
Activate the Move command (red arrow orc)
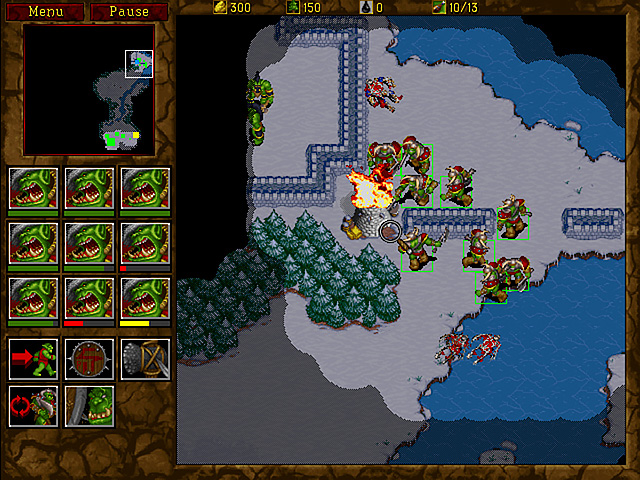click(33, 357)
